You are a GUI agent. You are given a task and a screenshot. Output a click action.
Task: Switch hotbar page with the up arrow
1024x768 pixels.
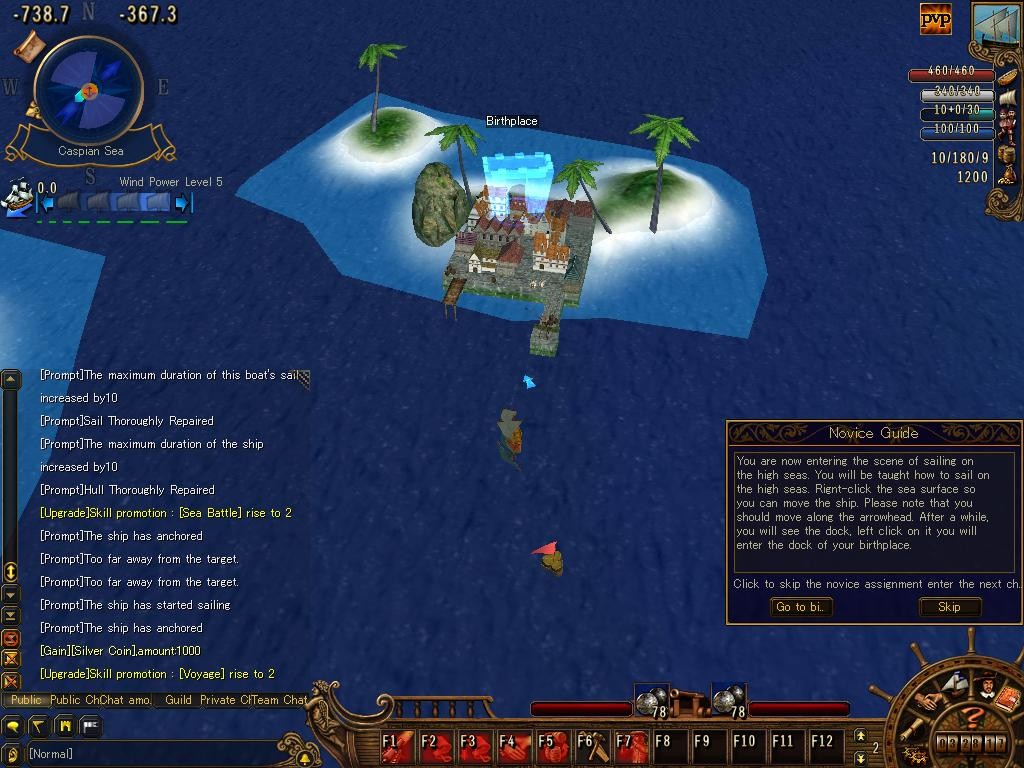[860, 736]
